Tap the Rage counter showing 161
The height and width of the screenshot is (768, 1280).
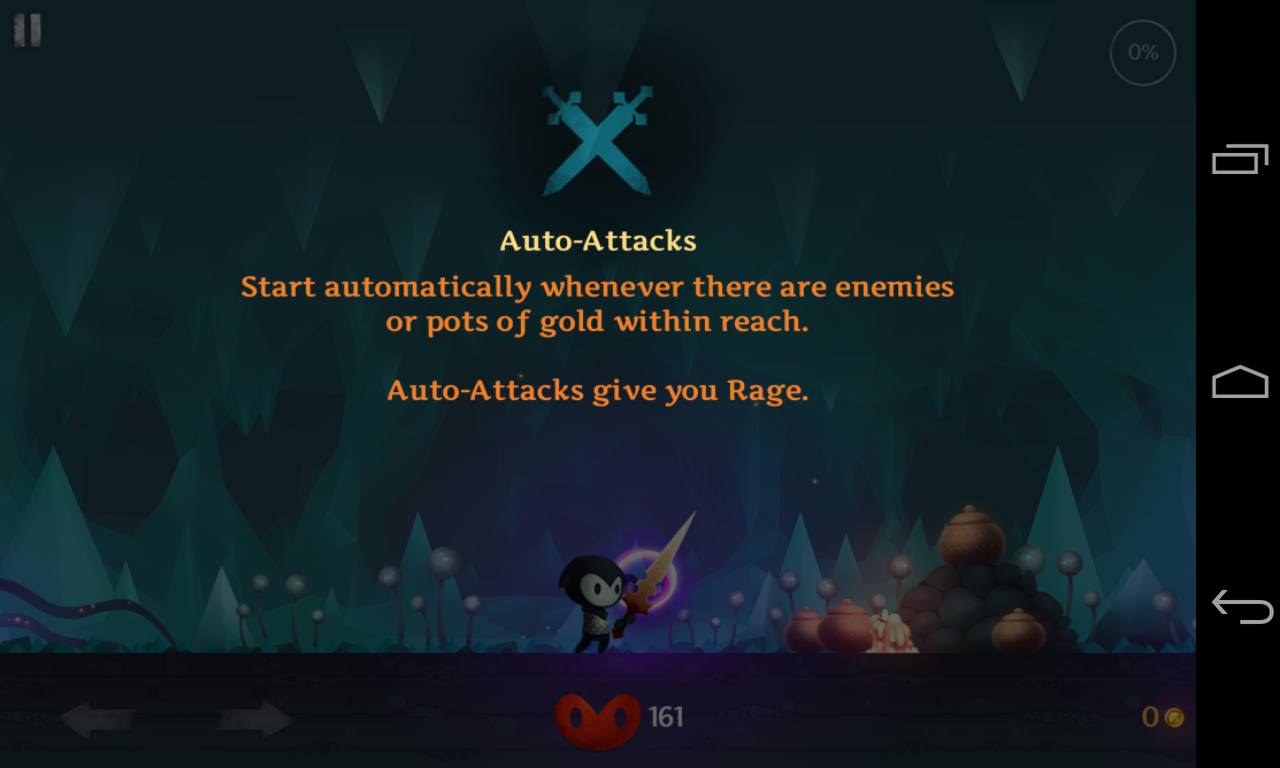(x=666, y=715)
